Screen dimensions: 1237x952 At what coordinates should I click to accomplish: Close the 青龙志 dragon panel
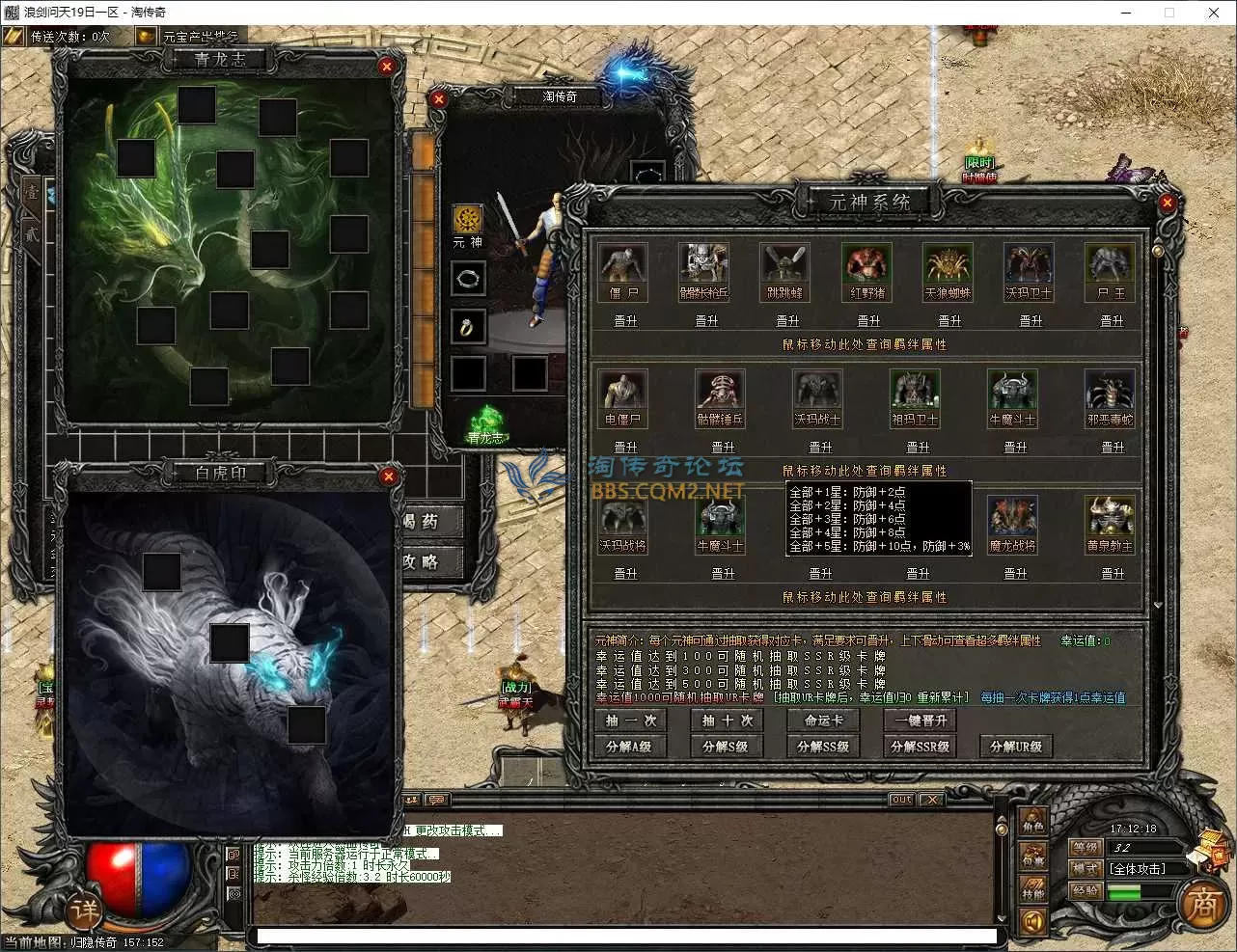click(x=387, y=66)
